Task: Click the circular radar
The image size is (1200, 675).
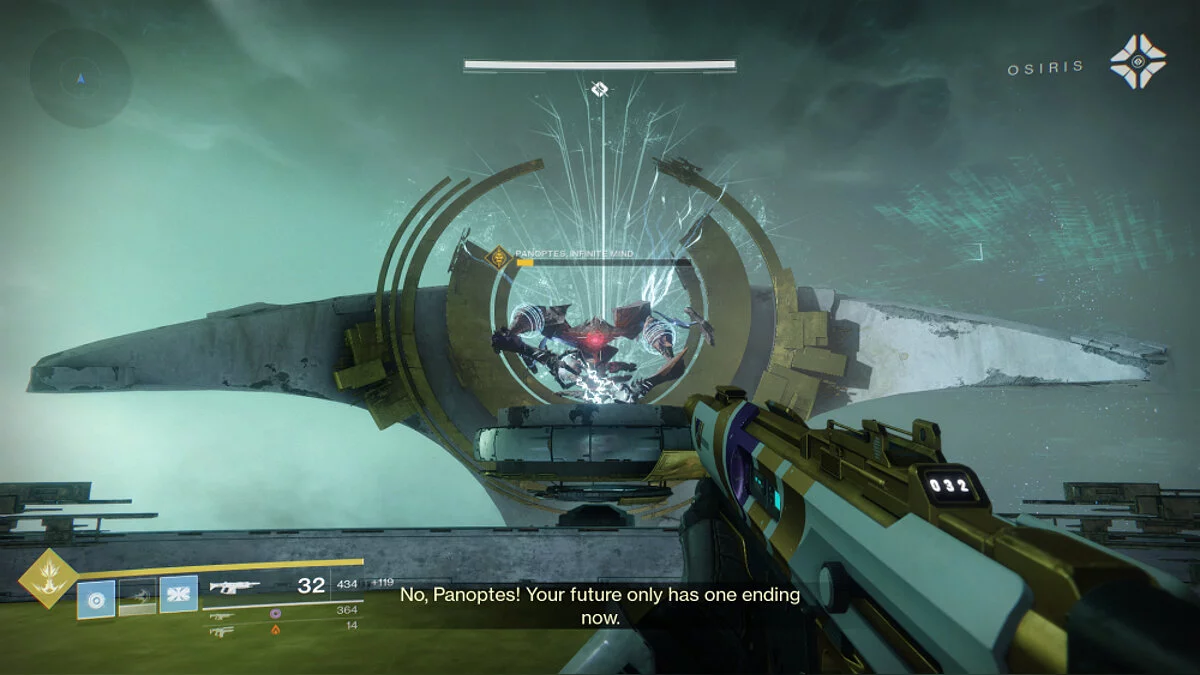Action: (x=80, y=78)
